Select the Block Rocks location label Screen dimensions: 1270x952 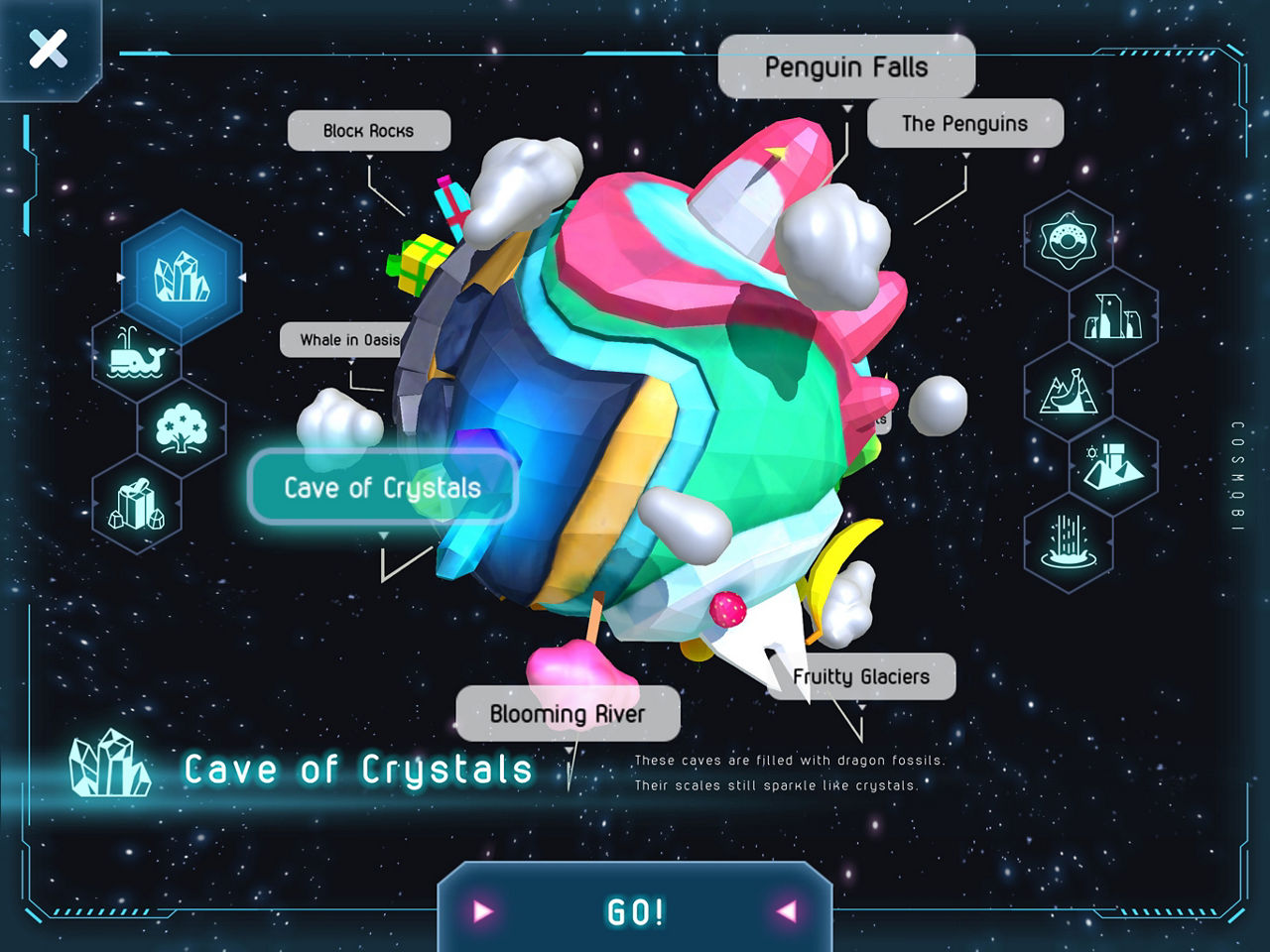tap(368, 131)
